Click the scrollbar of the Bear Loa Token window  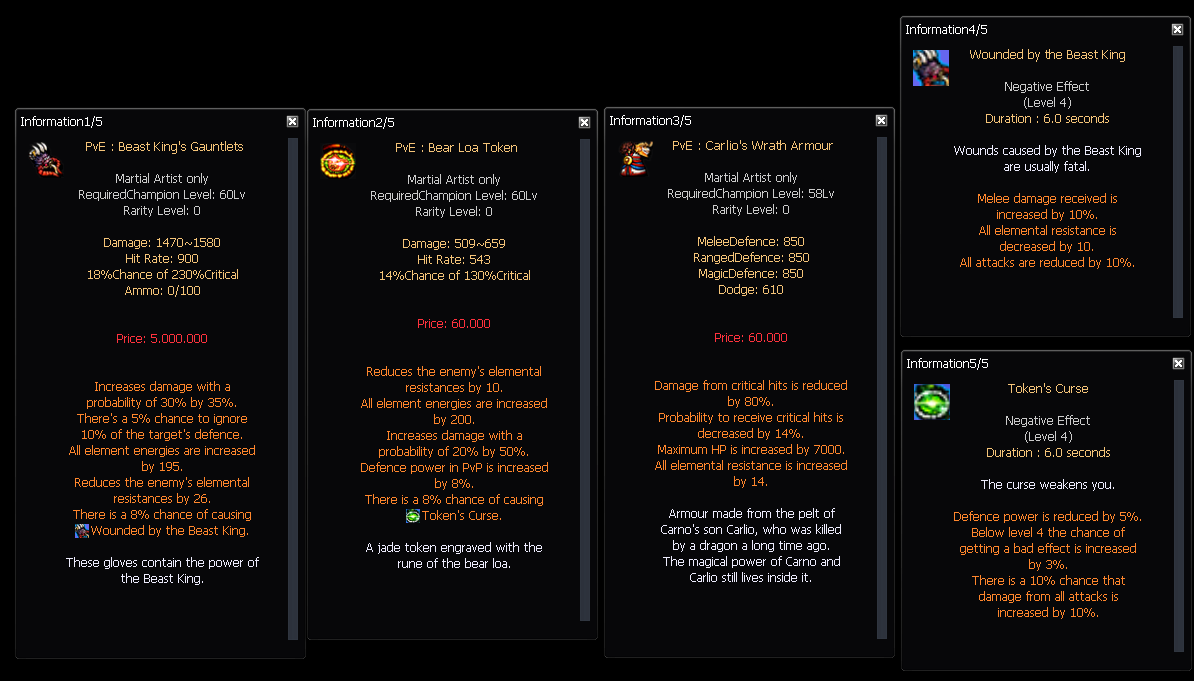click(585, 388)
